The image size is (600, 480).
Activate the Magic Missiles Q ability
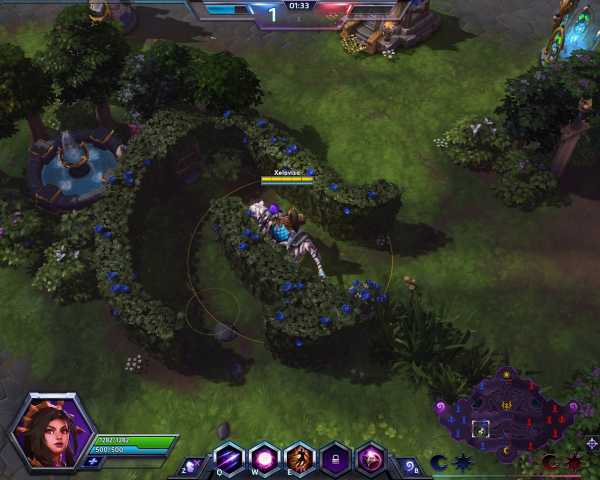point(229,458)
